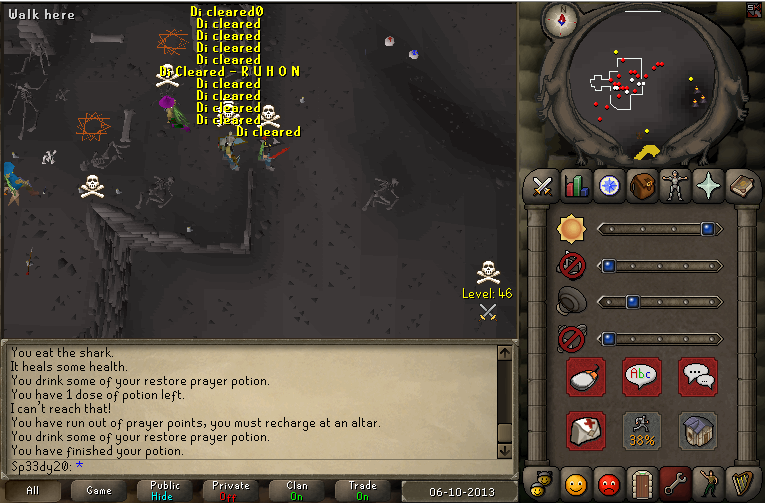Switch to the Prayer tab
The height and width of the screenshot is (503, 765).
point(707,186)
